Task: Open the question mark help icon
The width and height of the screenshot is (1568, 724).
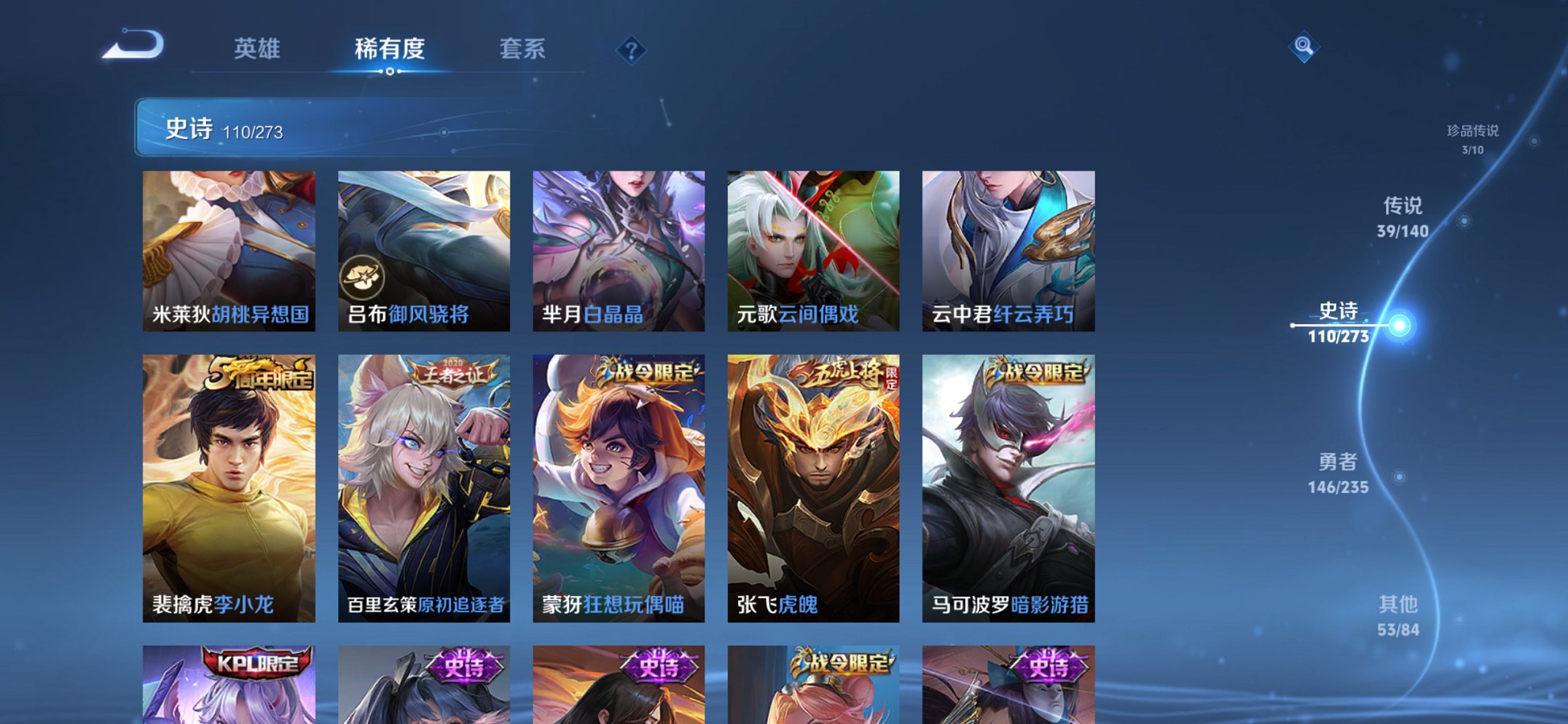Action: [x=631, y=50]
